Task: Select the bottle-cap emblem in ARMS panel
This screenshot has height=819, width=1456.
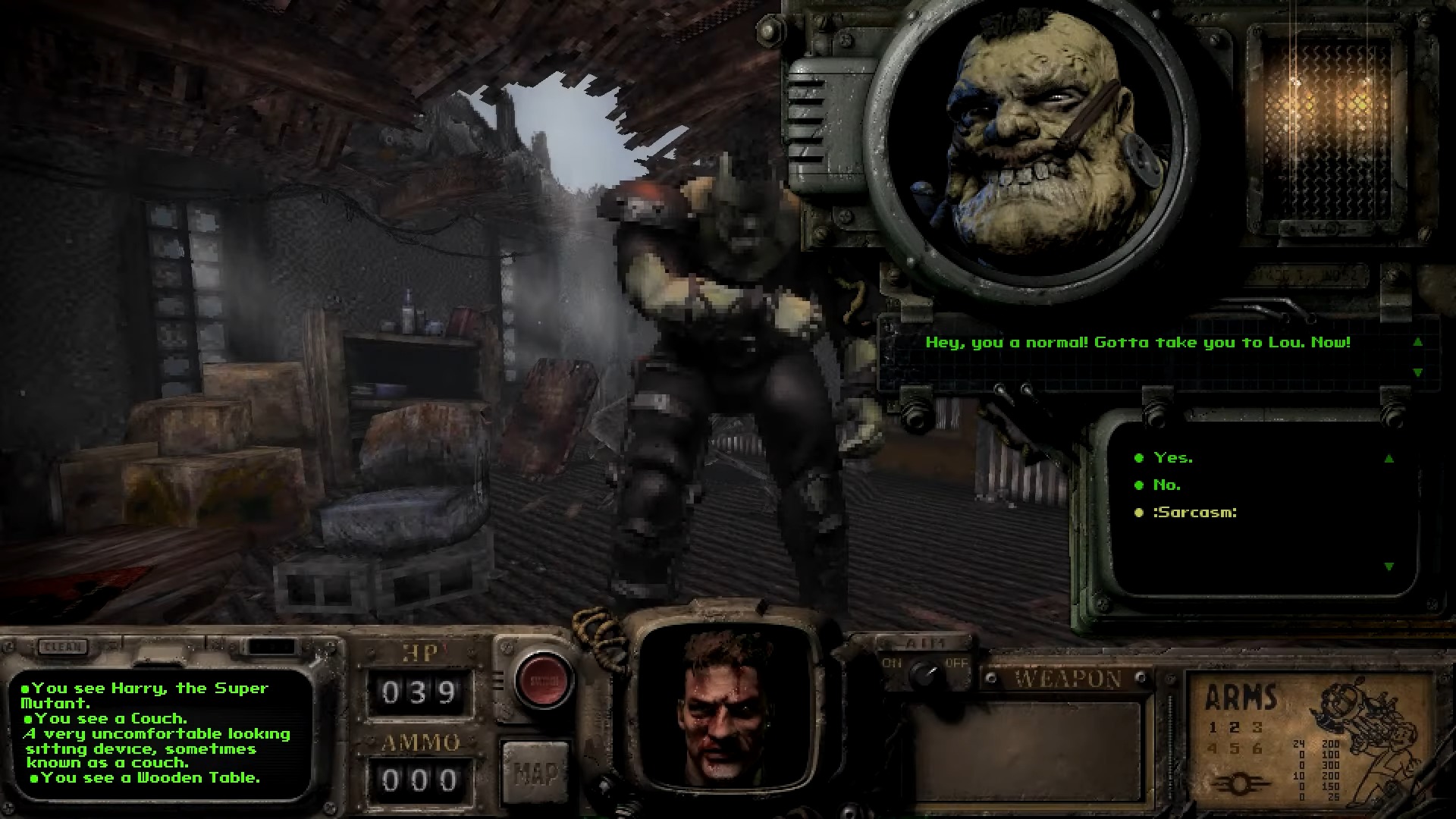Action: (x=1239, y=784)
